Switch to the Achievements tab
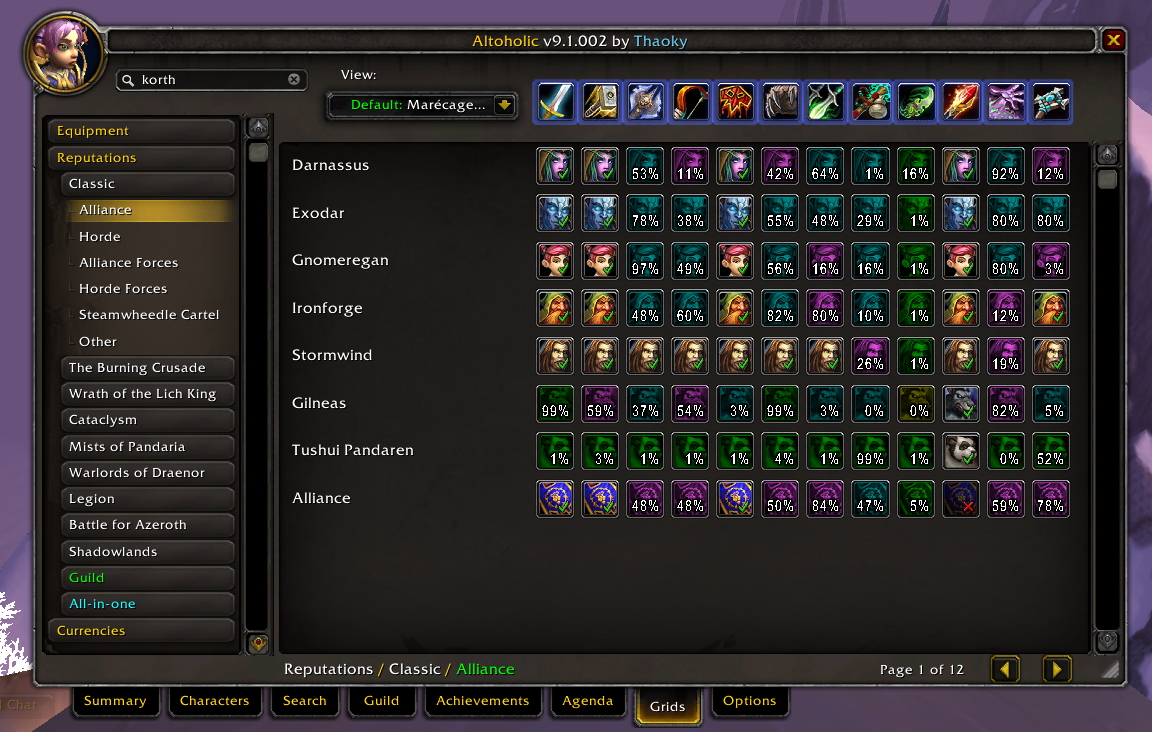This screenshot has height=732, width=1152. click(x=483, y=701)
